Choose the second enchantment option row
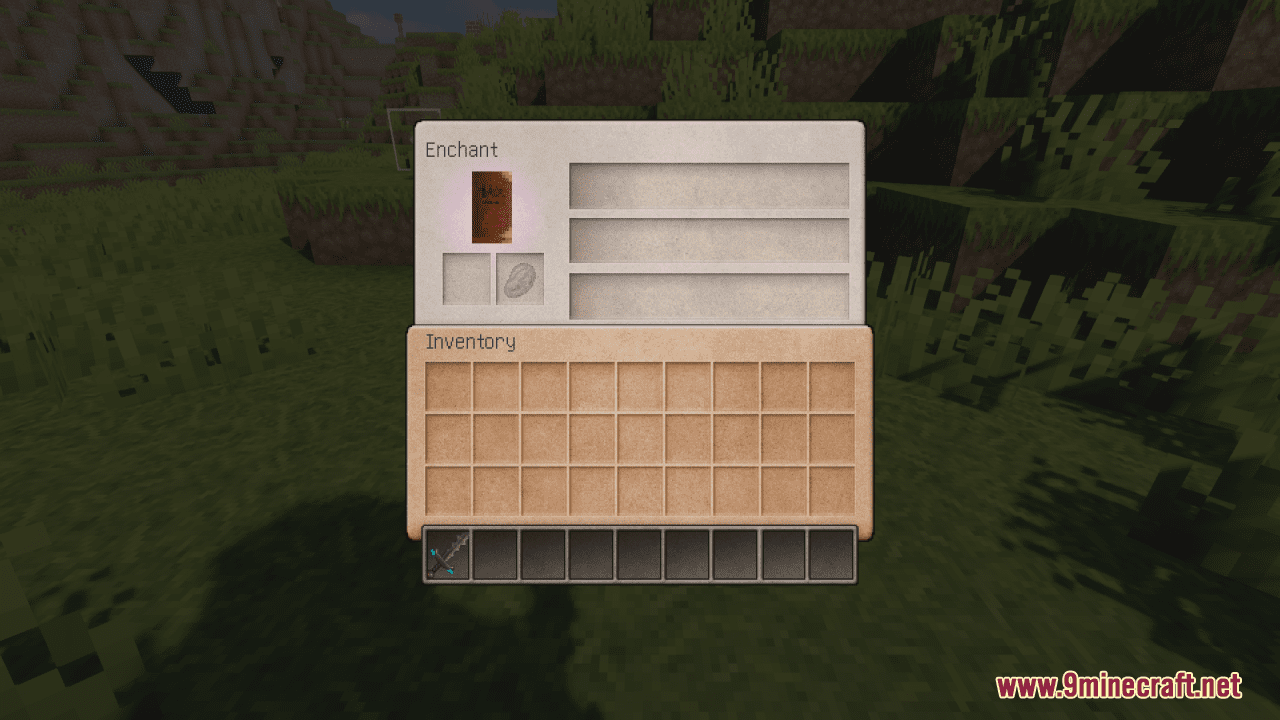The height and width of the screenshot is (720, 1280). click(709, 241)
